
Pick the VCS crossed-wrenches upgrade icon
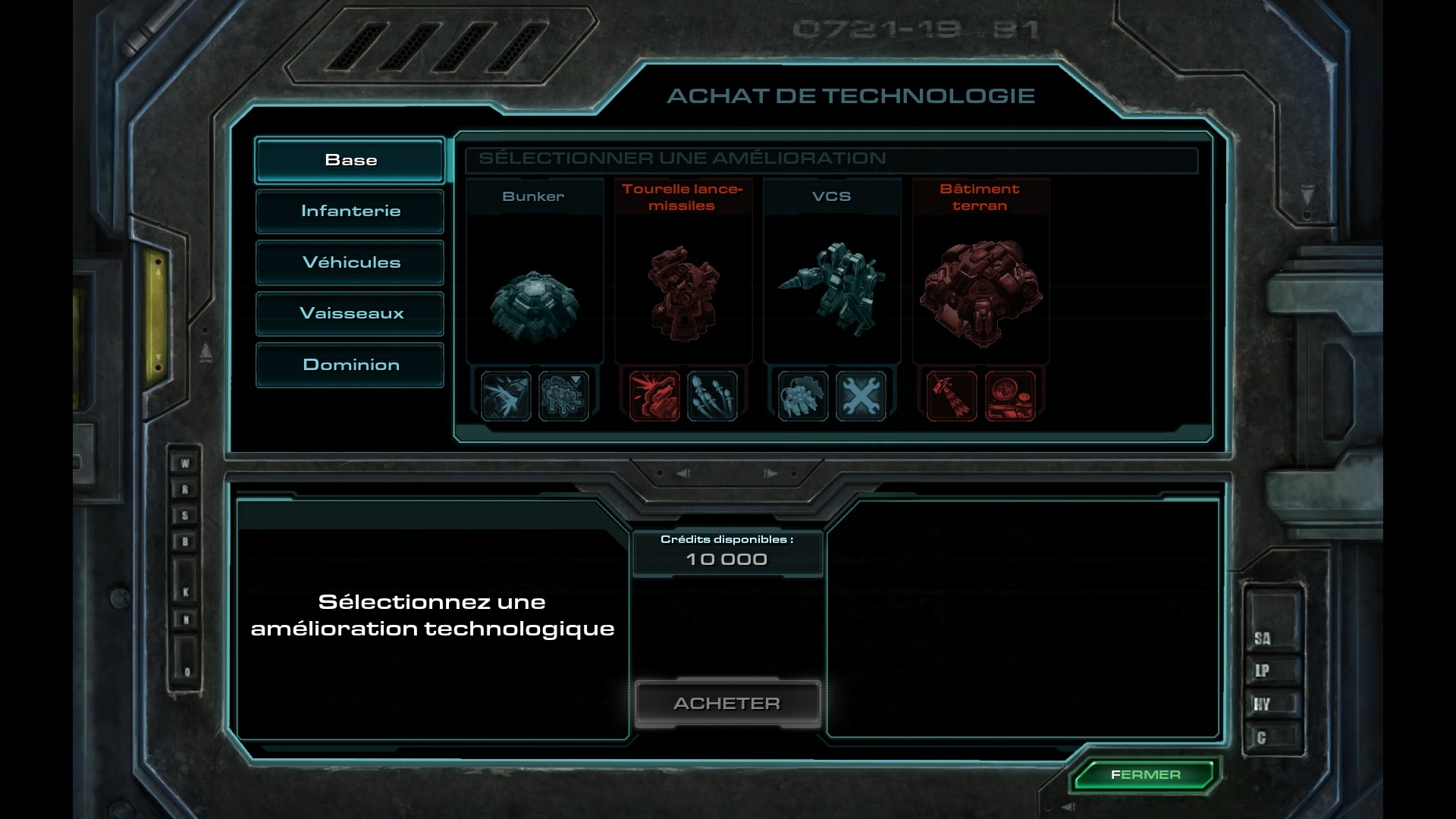tap(861, 395)
